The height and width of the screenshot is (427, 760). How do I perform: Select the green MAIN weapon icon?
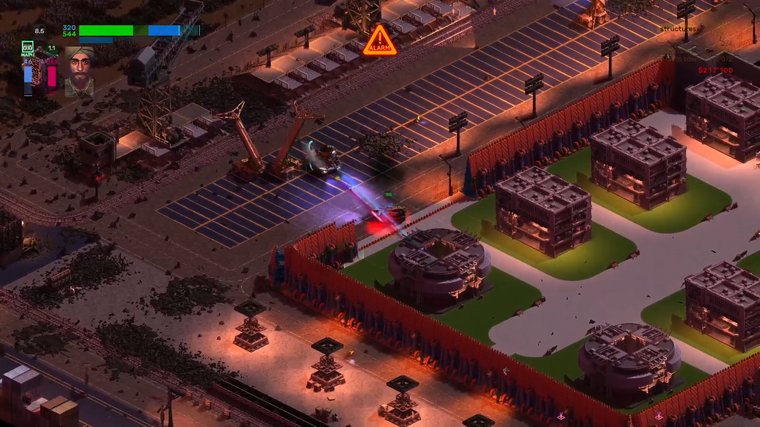click(x=28, y=48)
